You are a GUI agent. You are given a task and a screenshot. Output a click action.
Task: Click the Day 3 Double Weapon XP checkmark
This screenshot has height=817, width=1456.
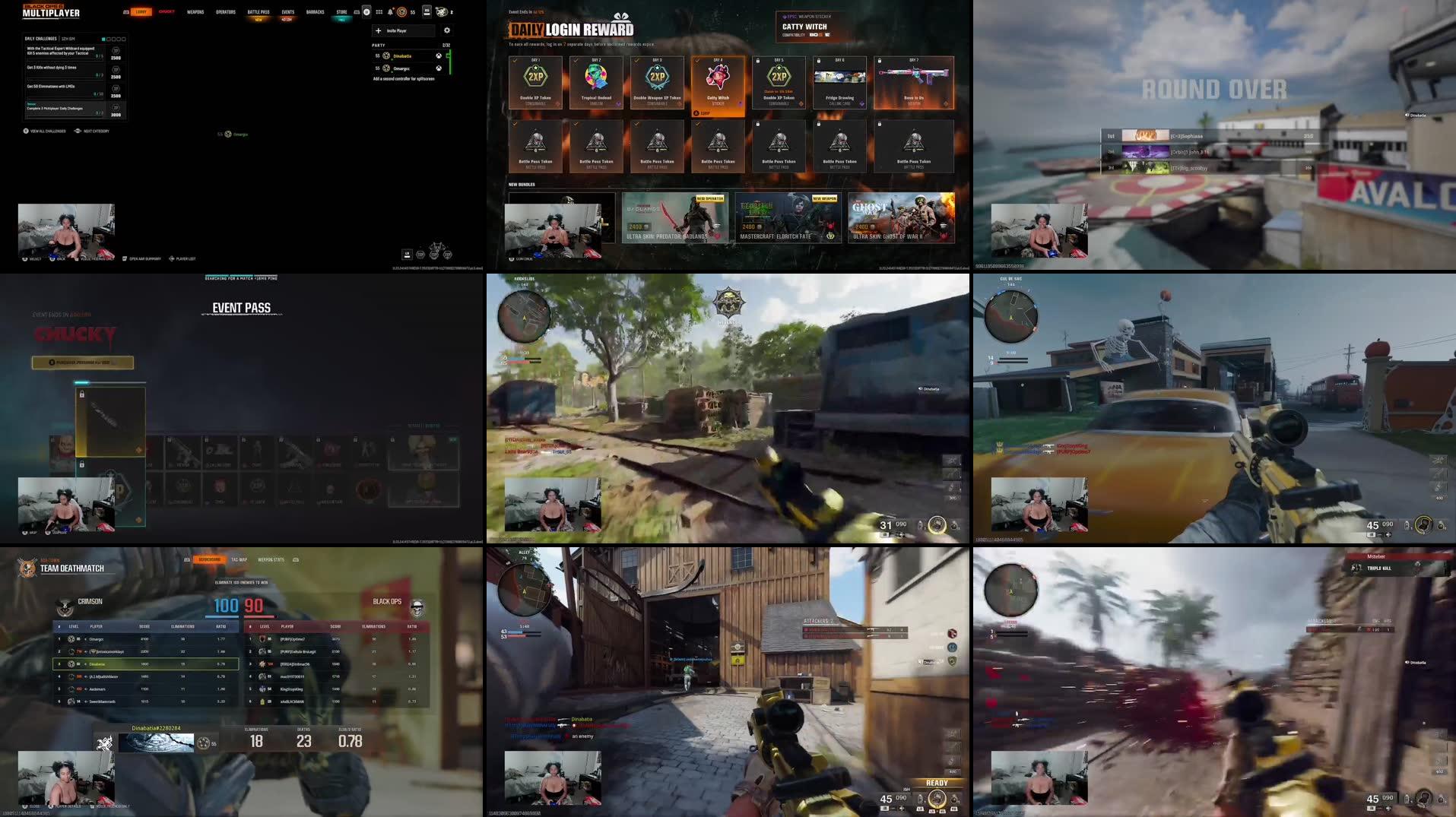(636, 60)
